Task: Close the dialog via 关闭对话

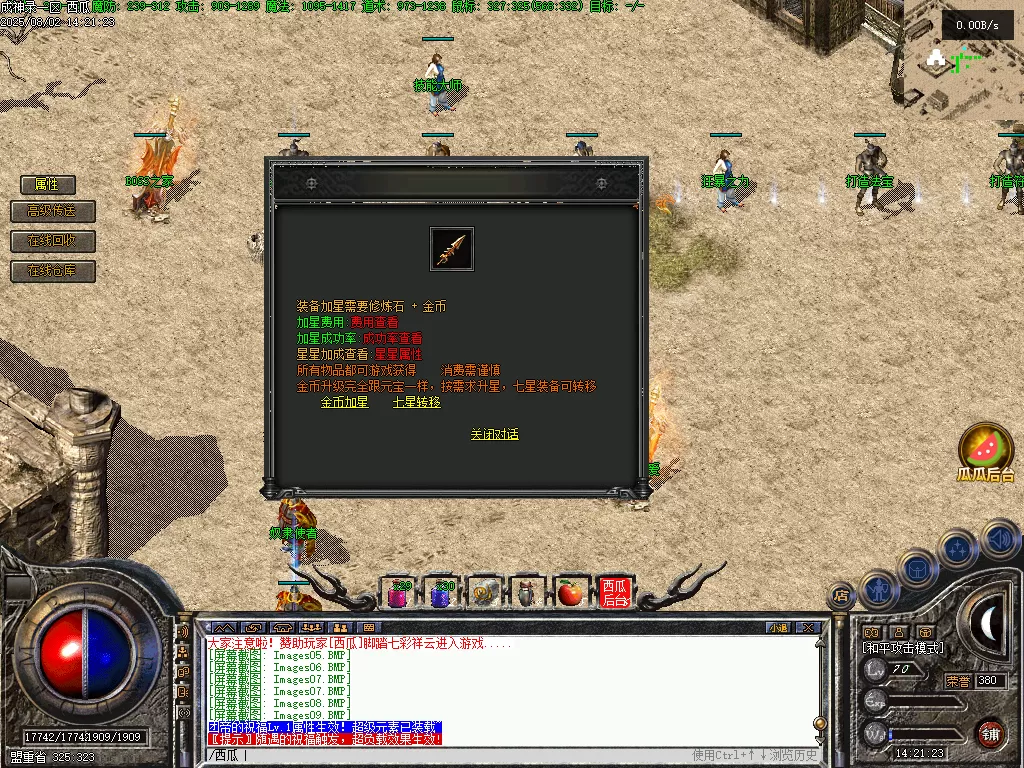Action: [x=495, y=434]
